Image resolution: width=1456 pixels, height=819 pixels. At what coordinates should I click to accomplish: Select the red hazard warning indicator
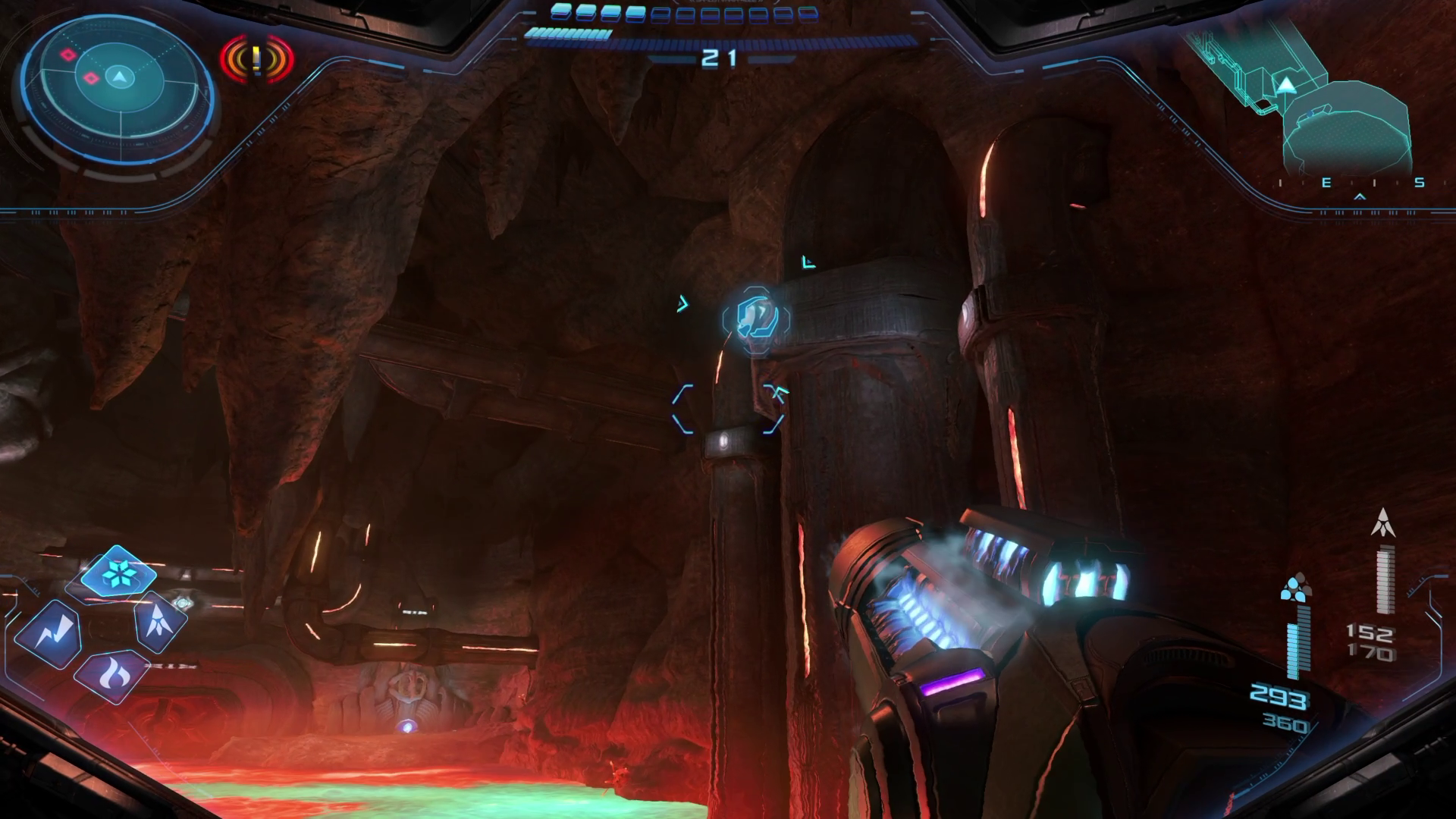257,58
